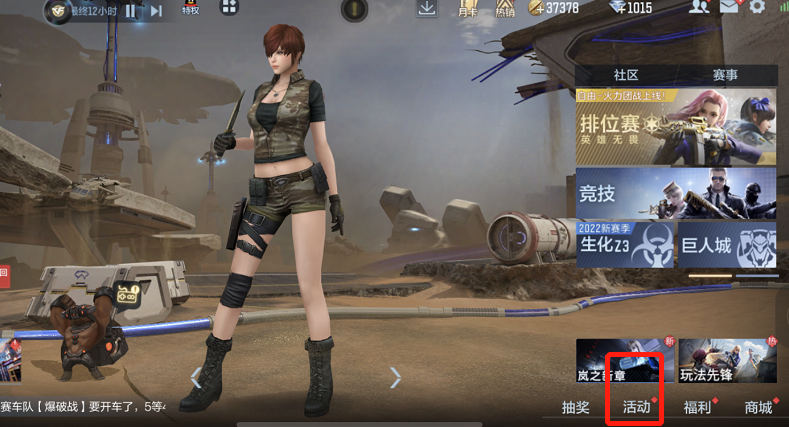Select the 竞技 competitive mode banner
This screenshot has width=789, height=427.
coord(675,192)
